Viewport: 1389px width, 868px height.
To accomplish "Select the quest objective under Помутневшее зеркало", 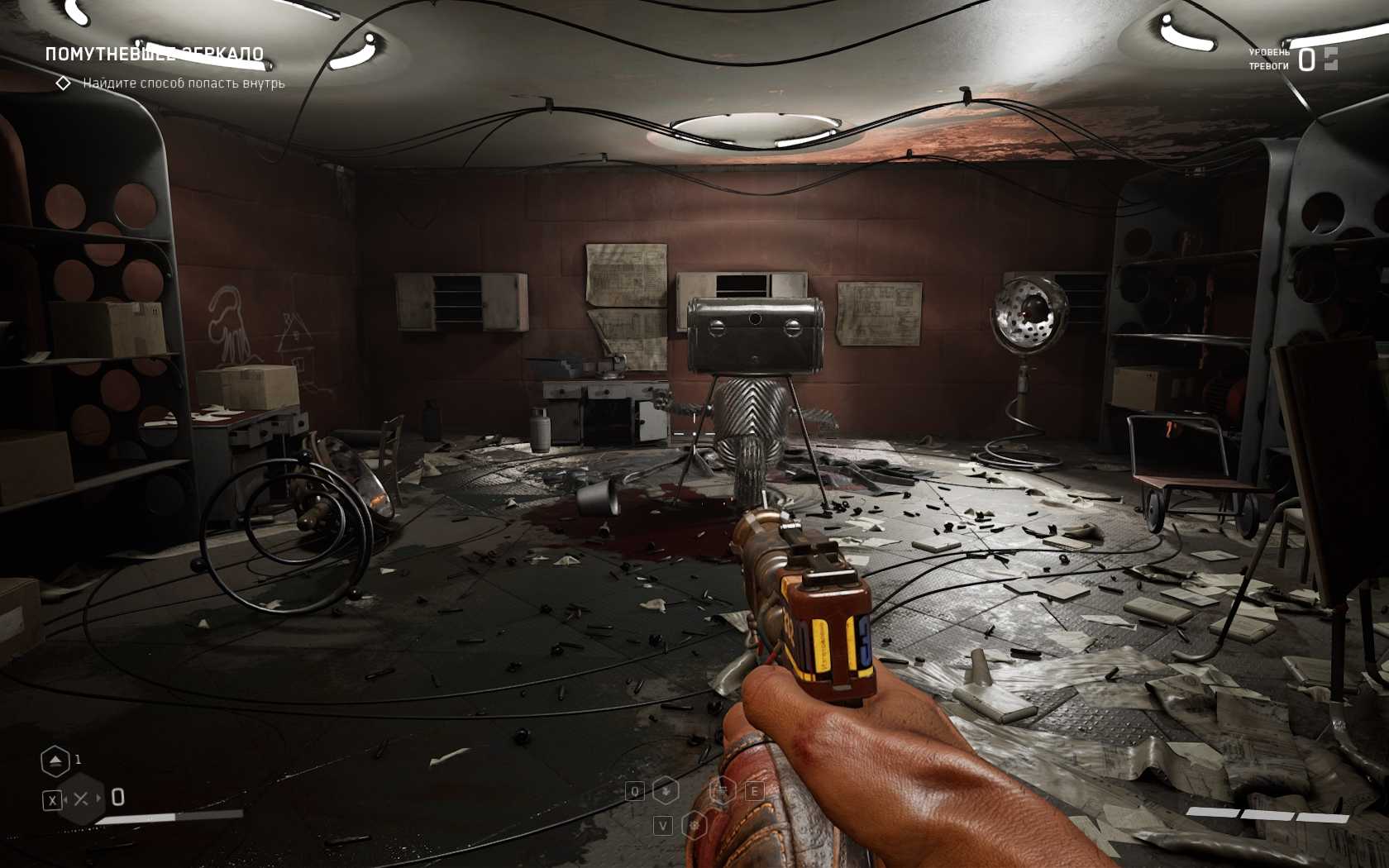I will pos(183,83).
